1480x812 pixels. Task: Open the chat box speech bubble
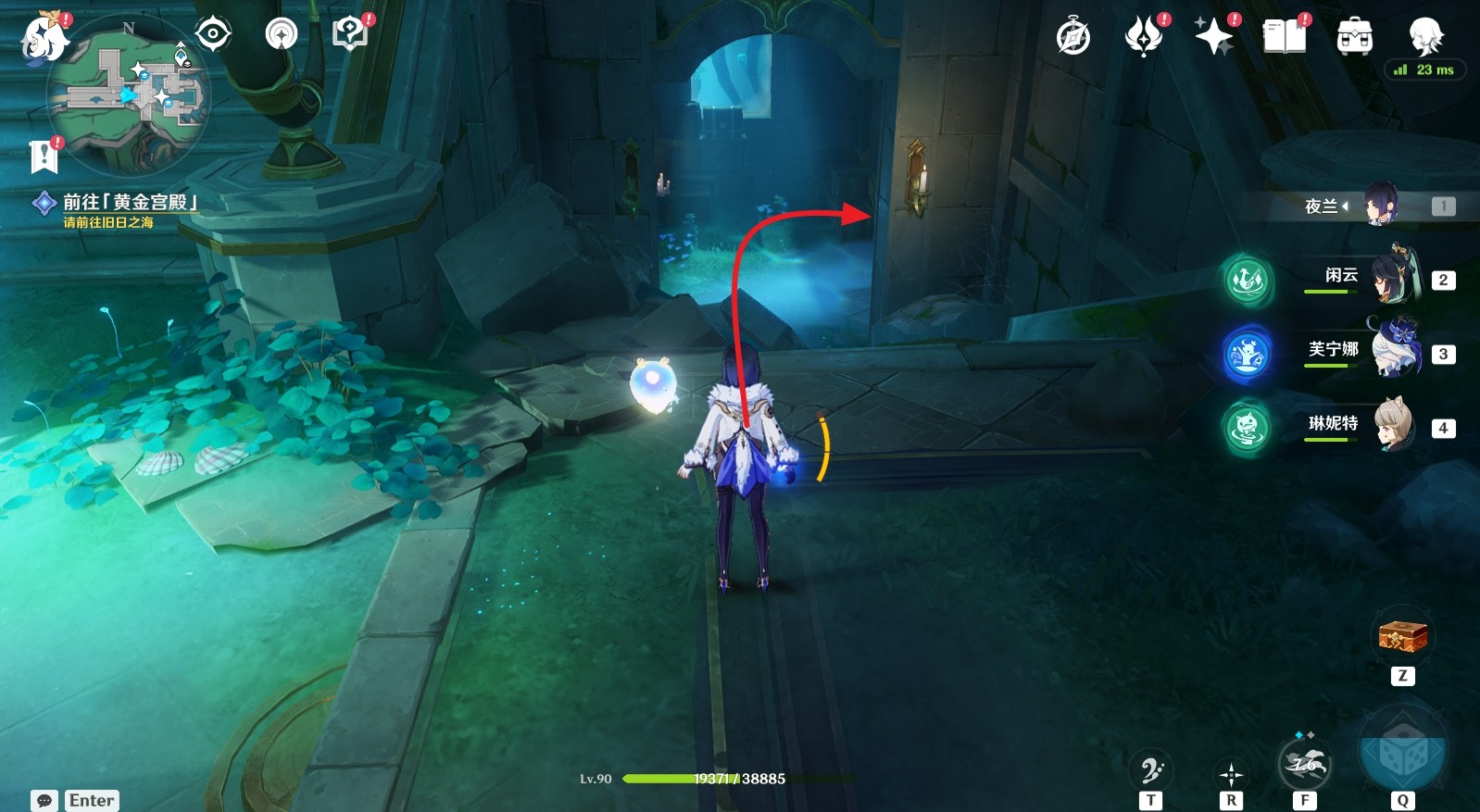point(44,800)
